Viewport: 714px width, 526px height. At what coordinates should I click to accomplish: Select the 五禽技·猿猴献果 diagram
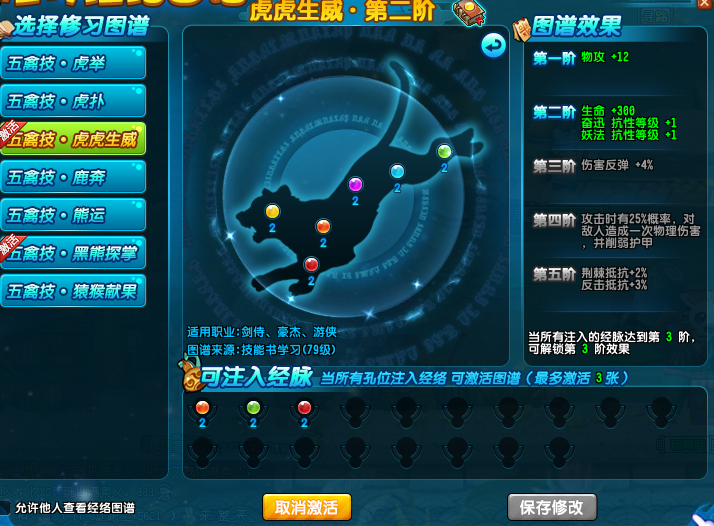point(73,291)
